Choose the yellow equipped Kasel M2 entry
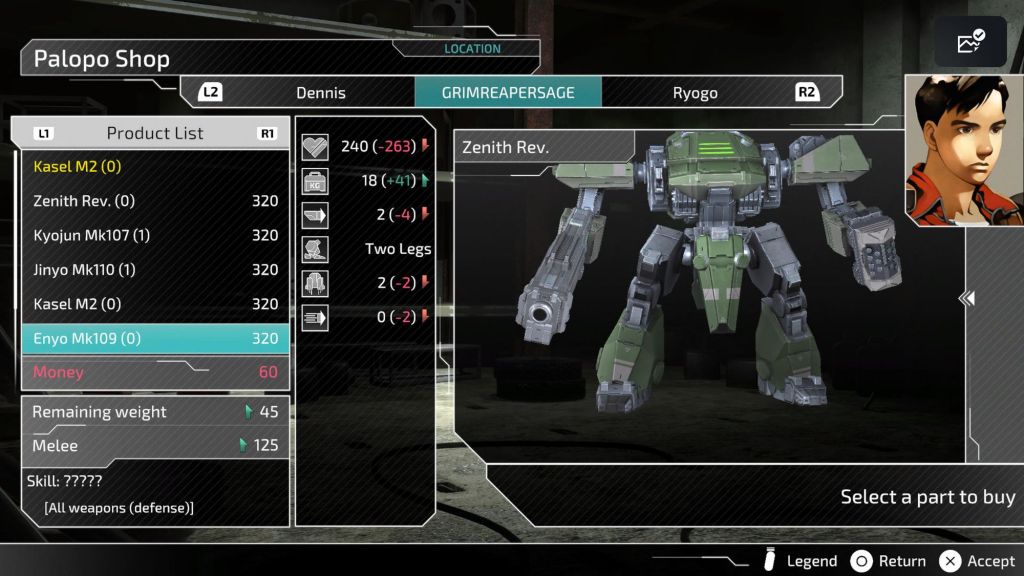The image size is (1024, 576). 155,166
